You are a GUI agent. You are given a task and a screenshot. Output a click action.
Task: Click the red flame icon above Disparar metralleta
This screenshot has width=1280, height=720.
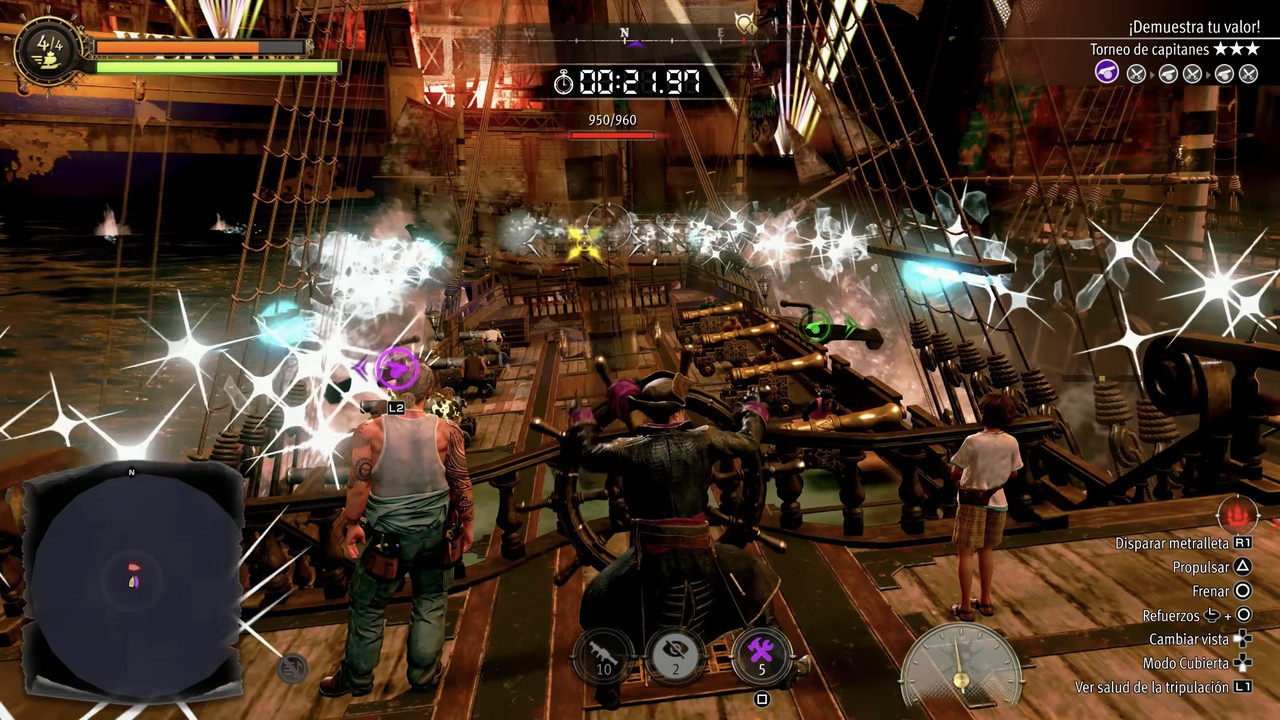point(1237,515)
